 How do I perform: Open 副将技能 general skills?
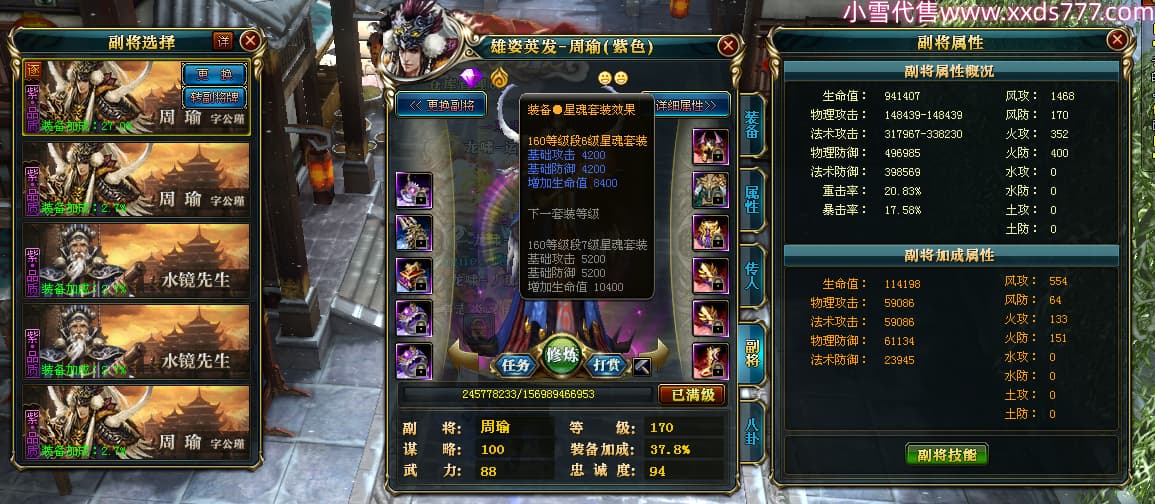pyautogui.click(x=946, y=454)
